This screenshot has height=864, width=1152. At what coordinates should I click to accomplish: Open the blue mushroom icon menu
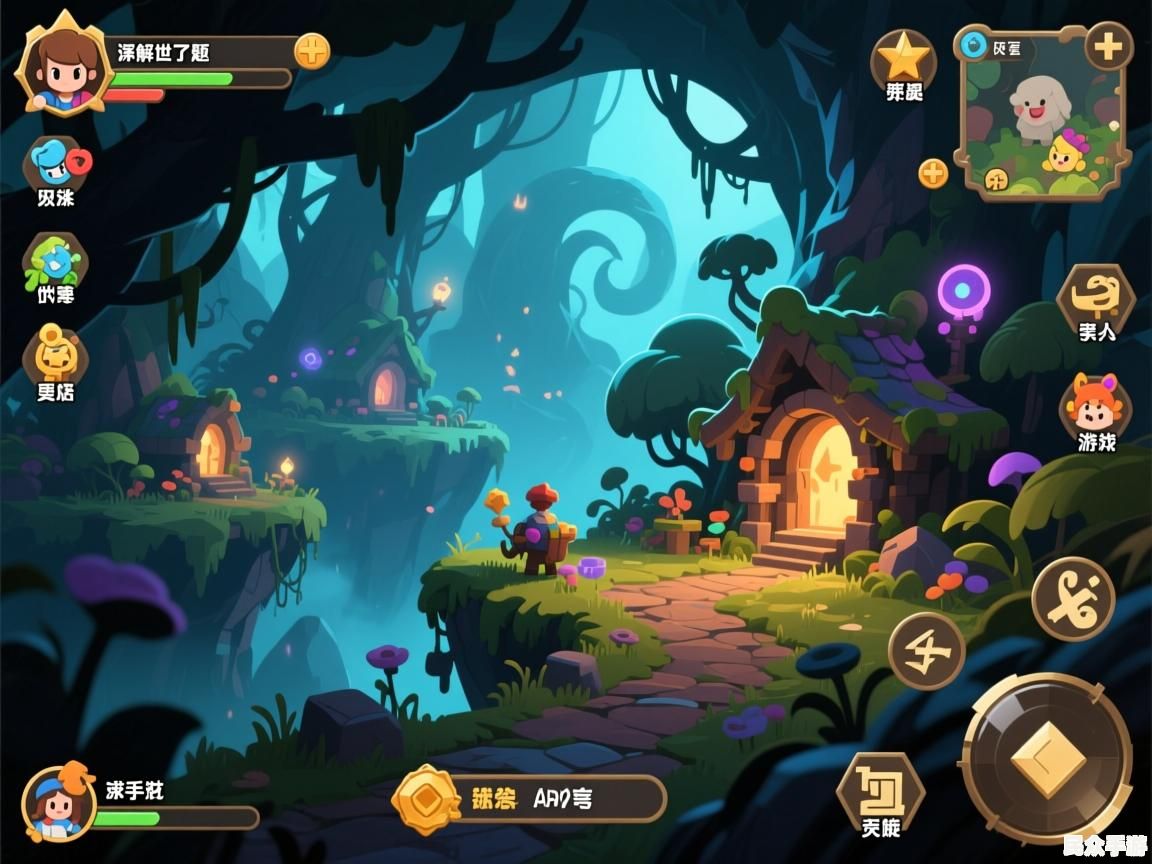(x=56, y=161)
